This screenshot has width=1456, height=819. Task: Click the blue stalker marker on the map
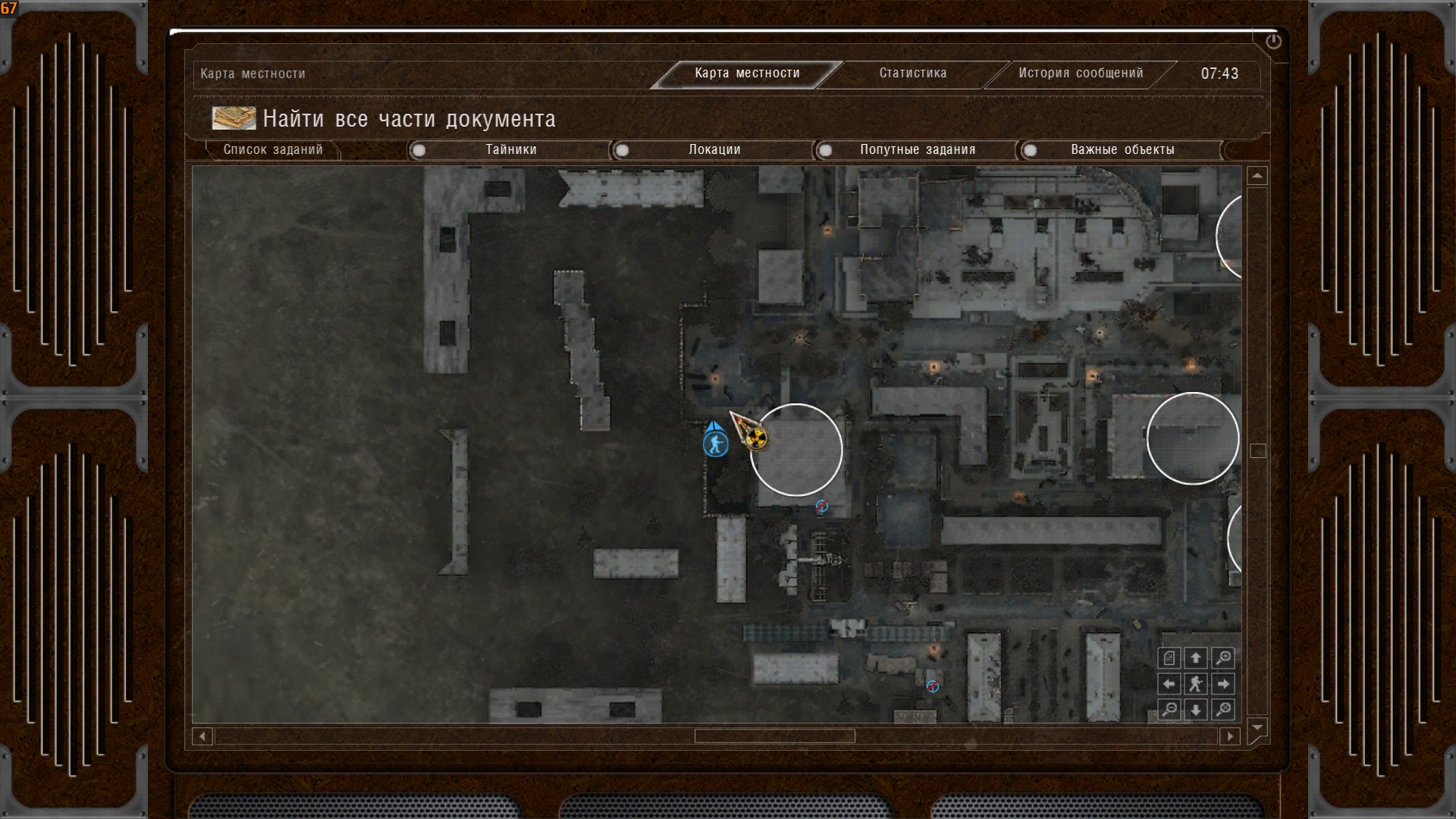pyautogui.click(x=715, y=444)
